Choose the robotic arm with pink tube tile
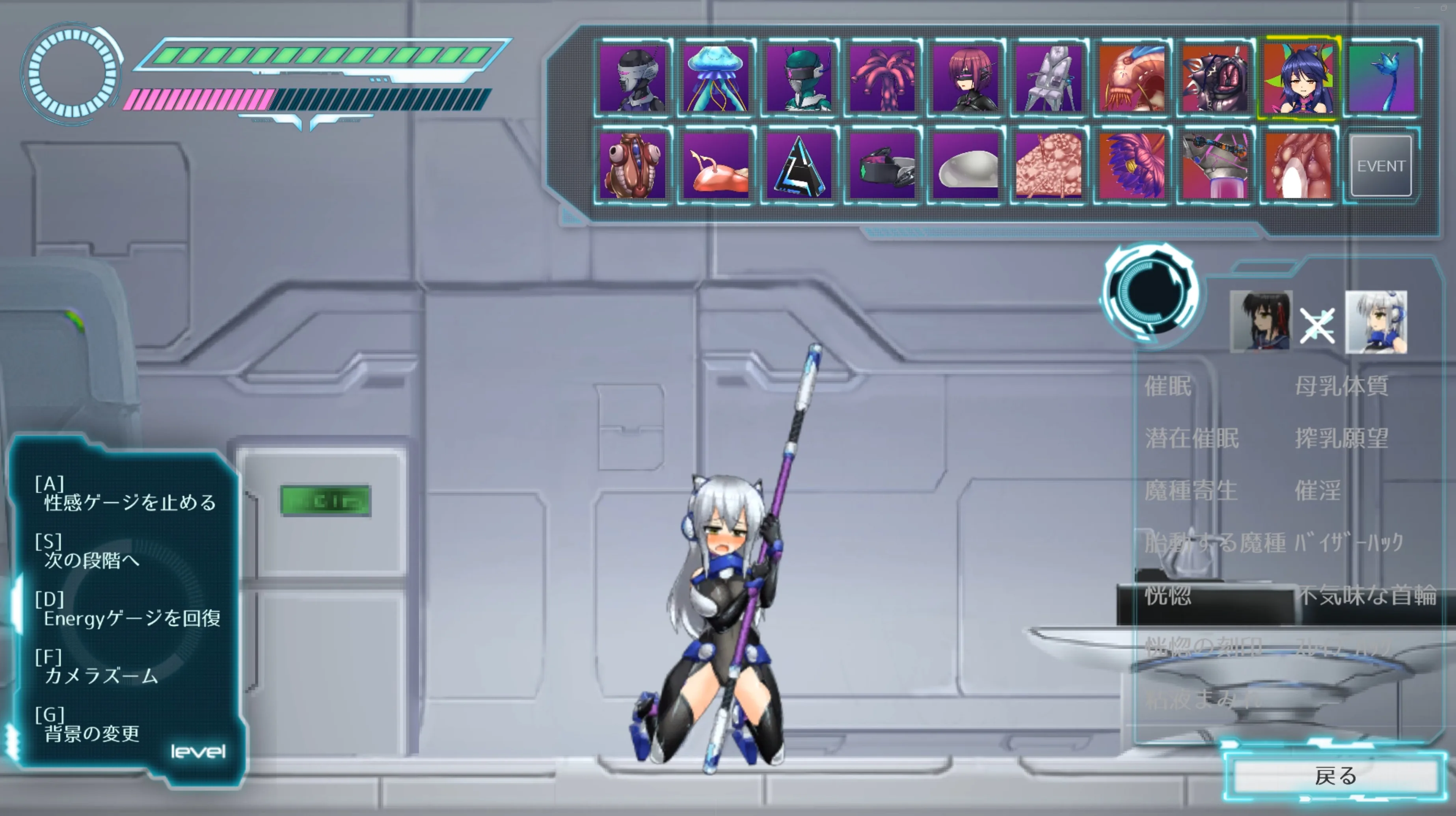Image resolution: width=1456 pixels, height=816 pixels. [1215, 166]
